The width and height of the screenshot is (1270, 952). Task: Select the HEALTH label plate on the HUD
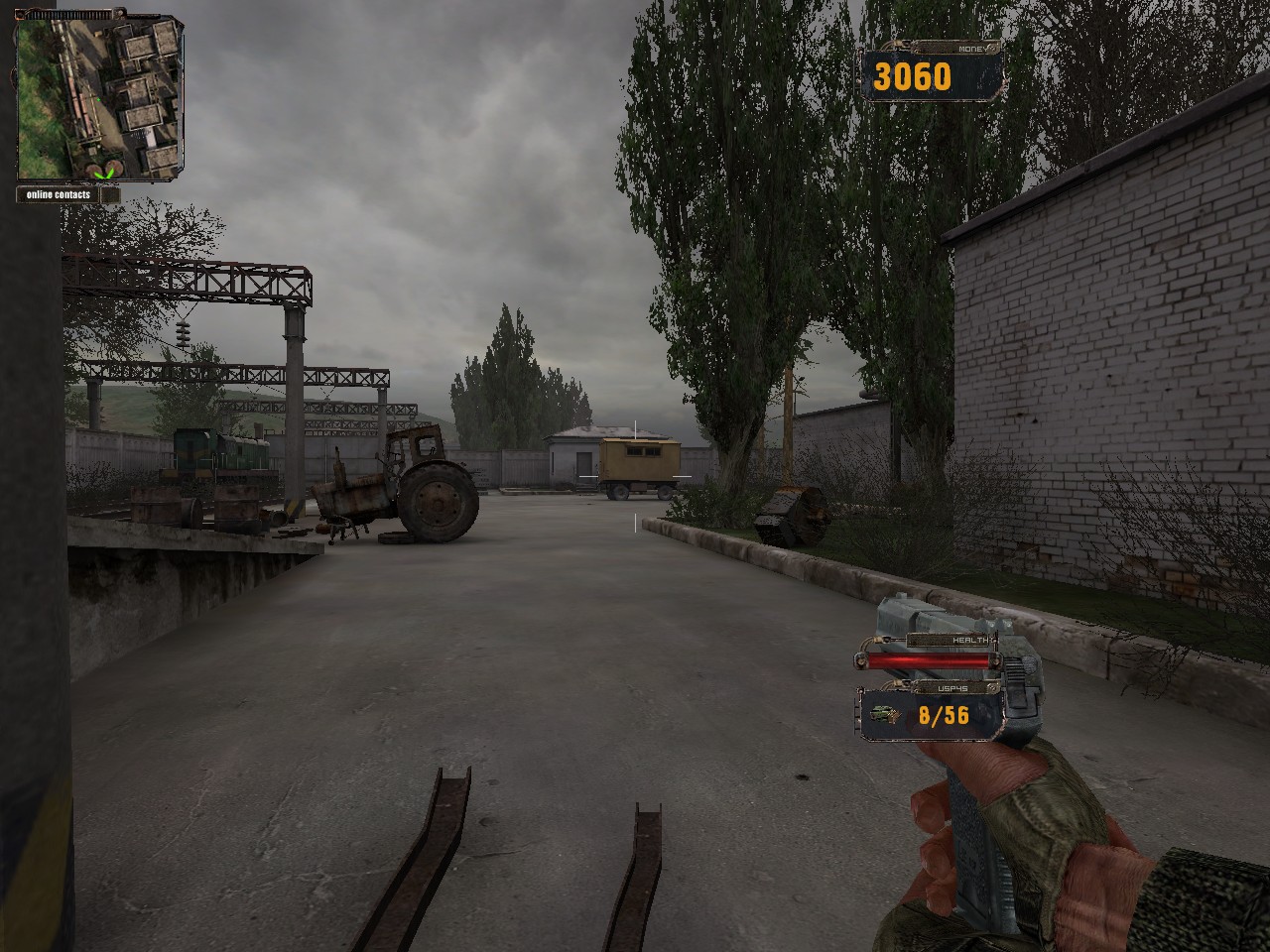[x=971, y=640]
